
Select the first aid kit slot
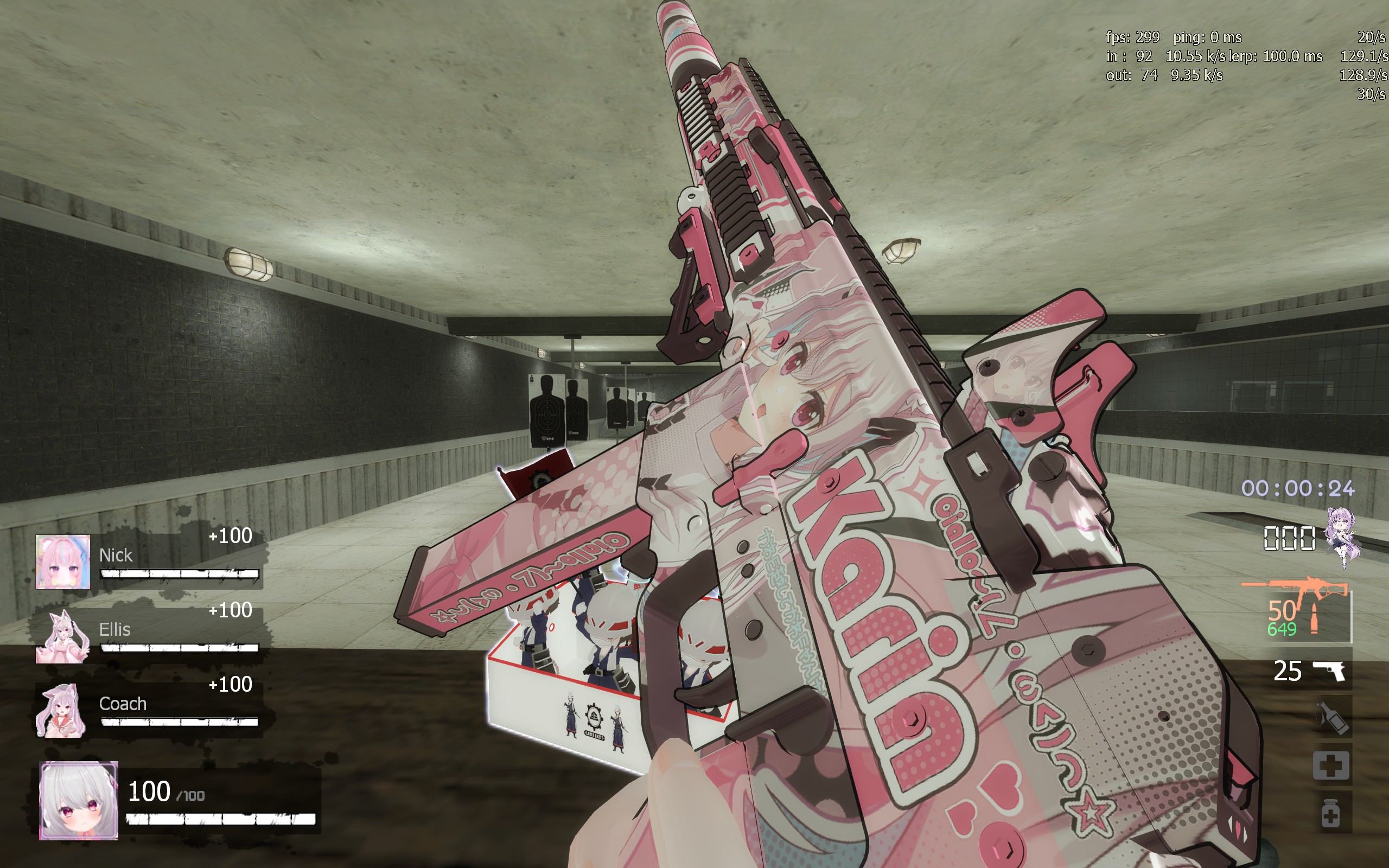coord(1331,765)
